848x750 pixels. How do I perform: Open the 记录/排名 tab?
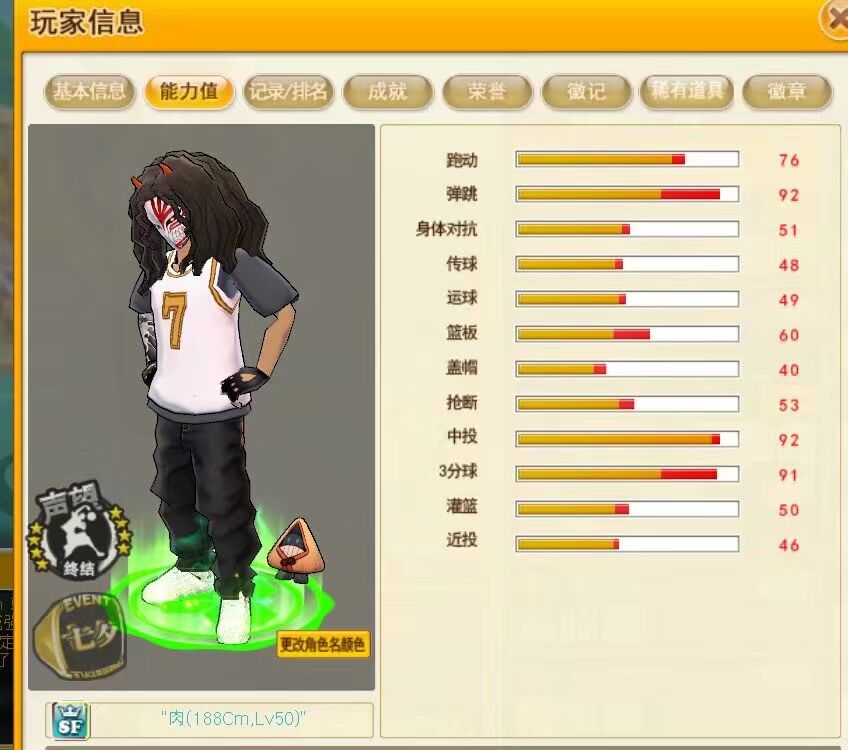tap(288, 92)
